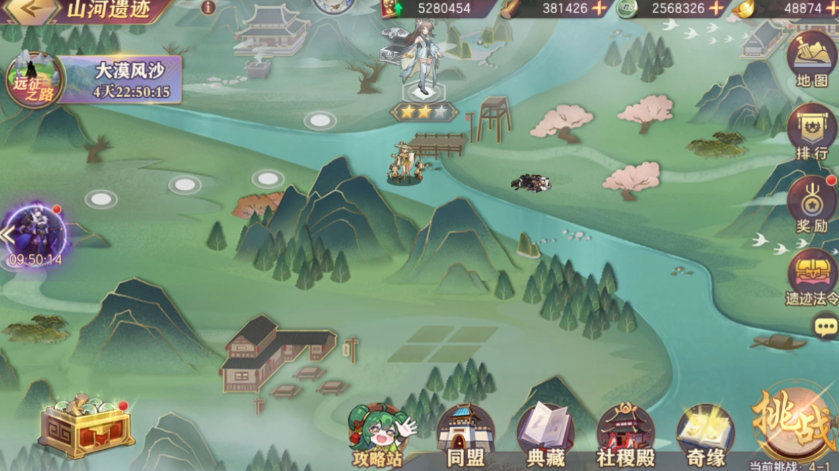Visit the 攻略站 guide station

click(x=382, y=436)
